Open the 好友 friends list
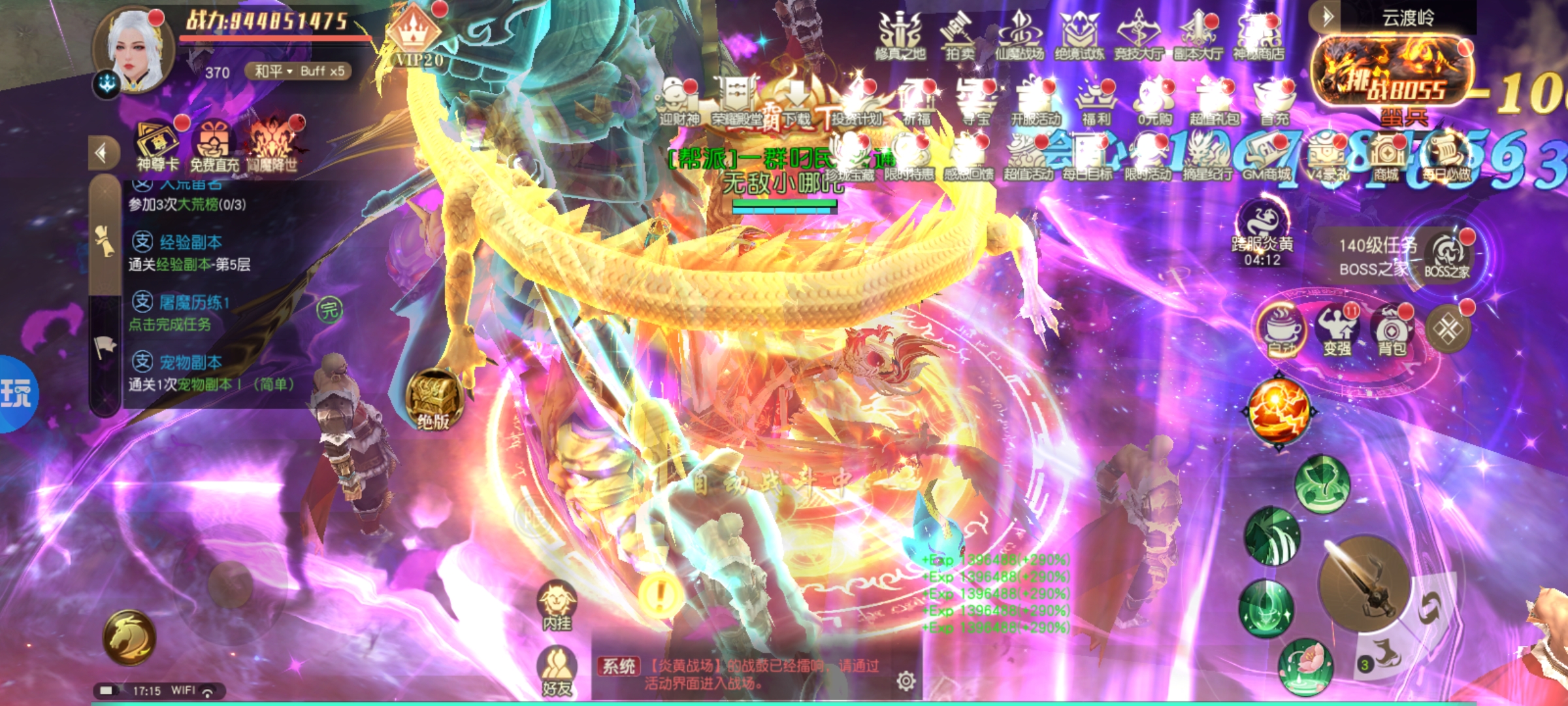This screenshot has width=1568, height=706. click(x=557, y=670)
